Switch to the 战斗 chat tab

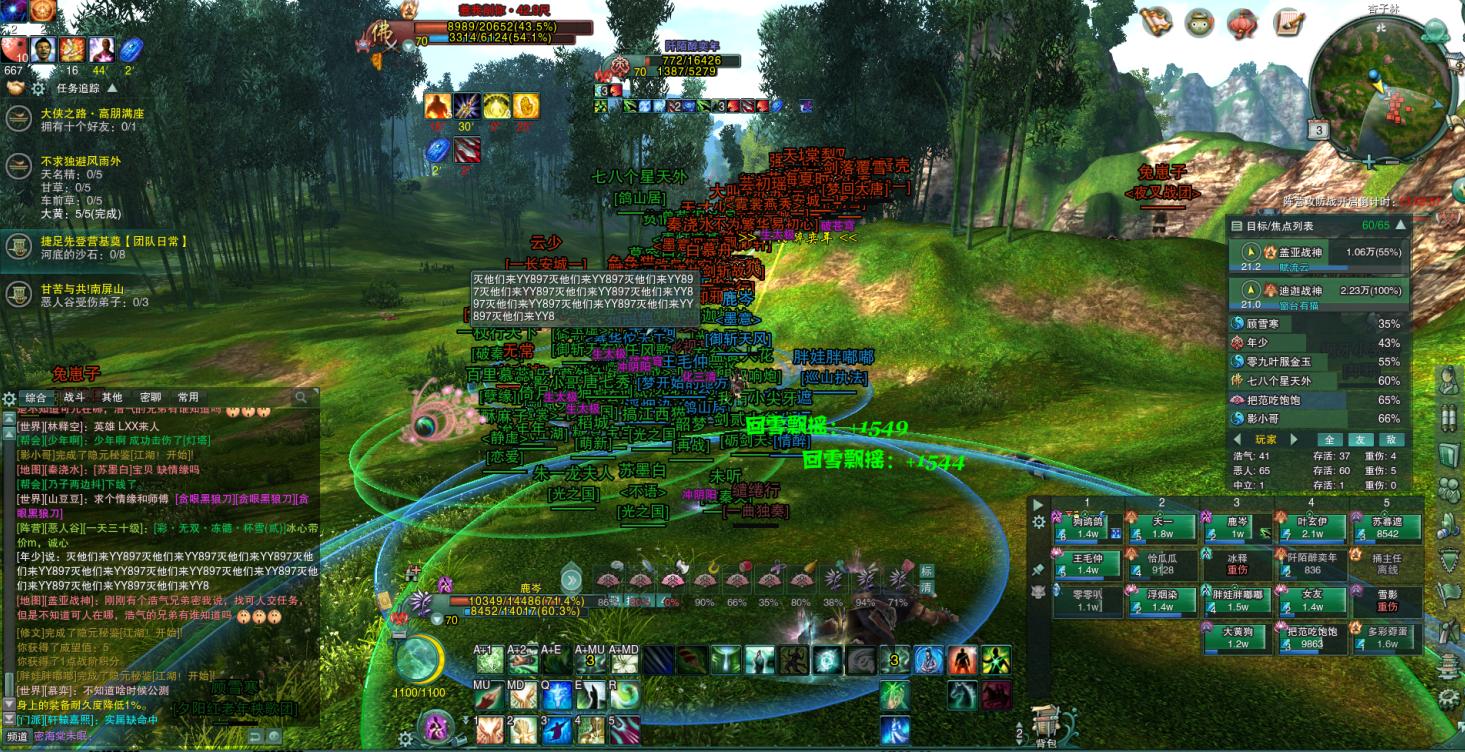coord(75,397)
